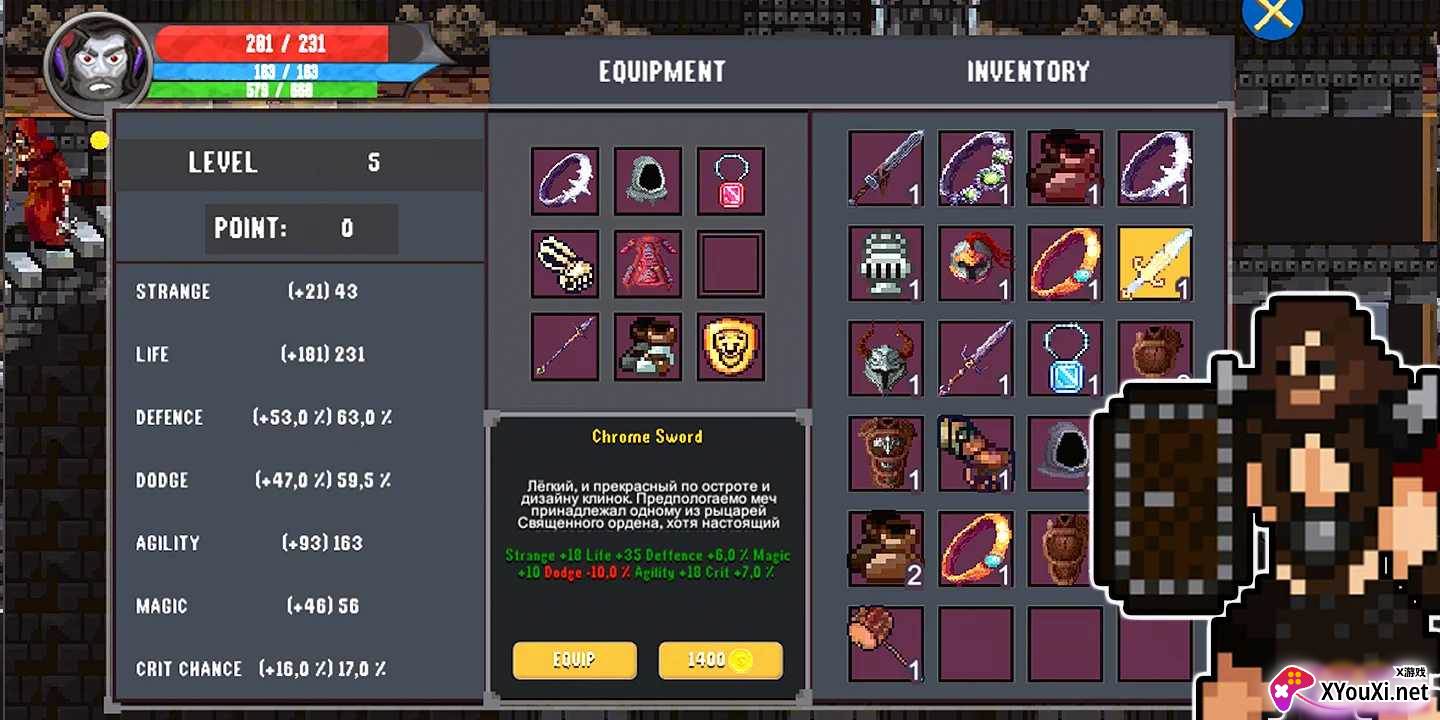This screenshot has width=1440, height=720.
Task: Pick the ring with green gems in inventory
Action: point(975,168)
